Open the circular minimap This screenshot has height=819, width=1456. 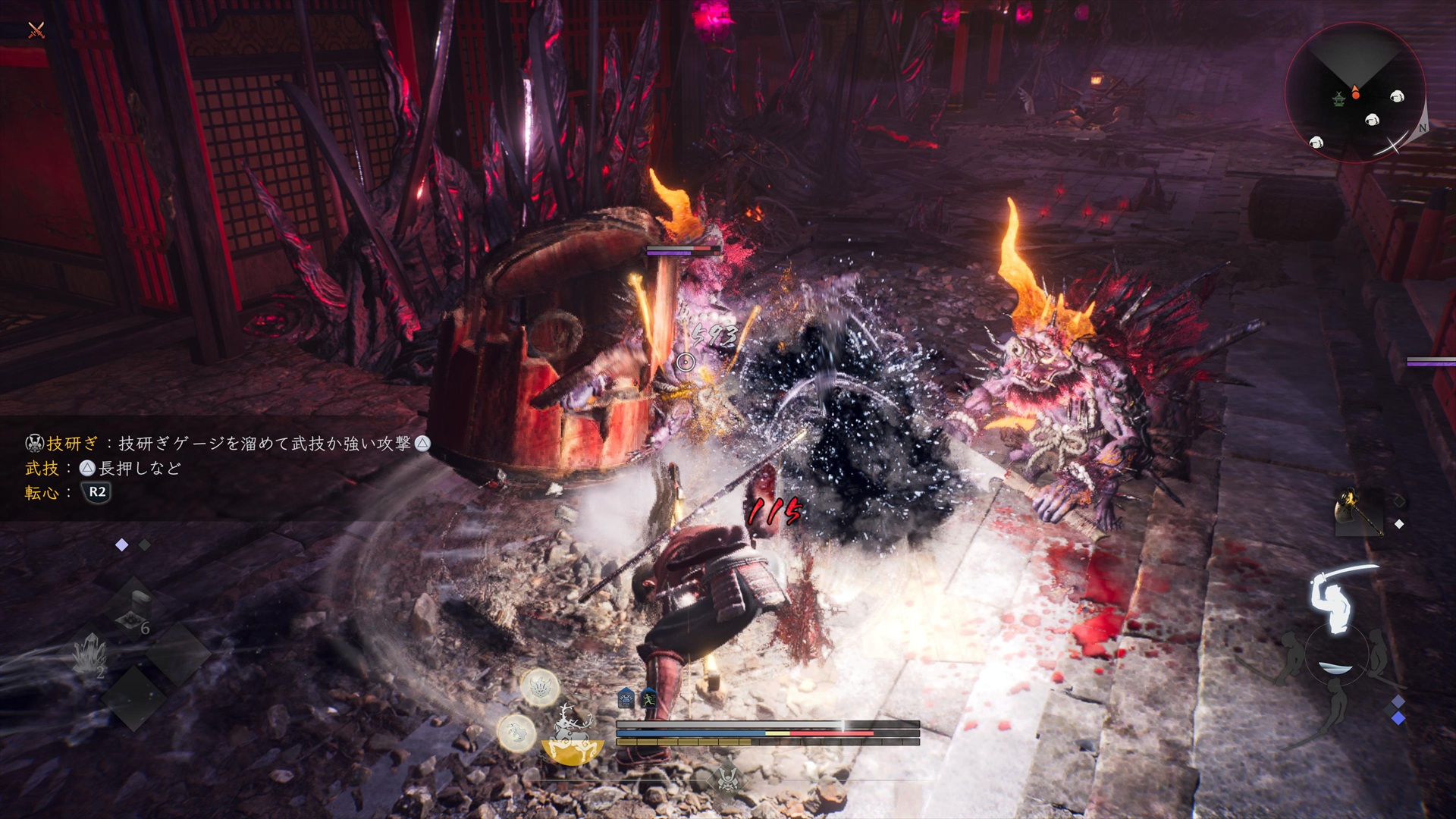point(1355,93)
